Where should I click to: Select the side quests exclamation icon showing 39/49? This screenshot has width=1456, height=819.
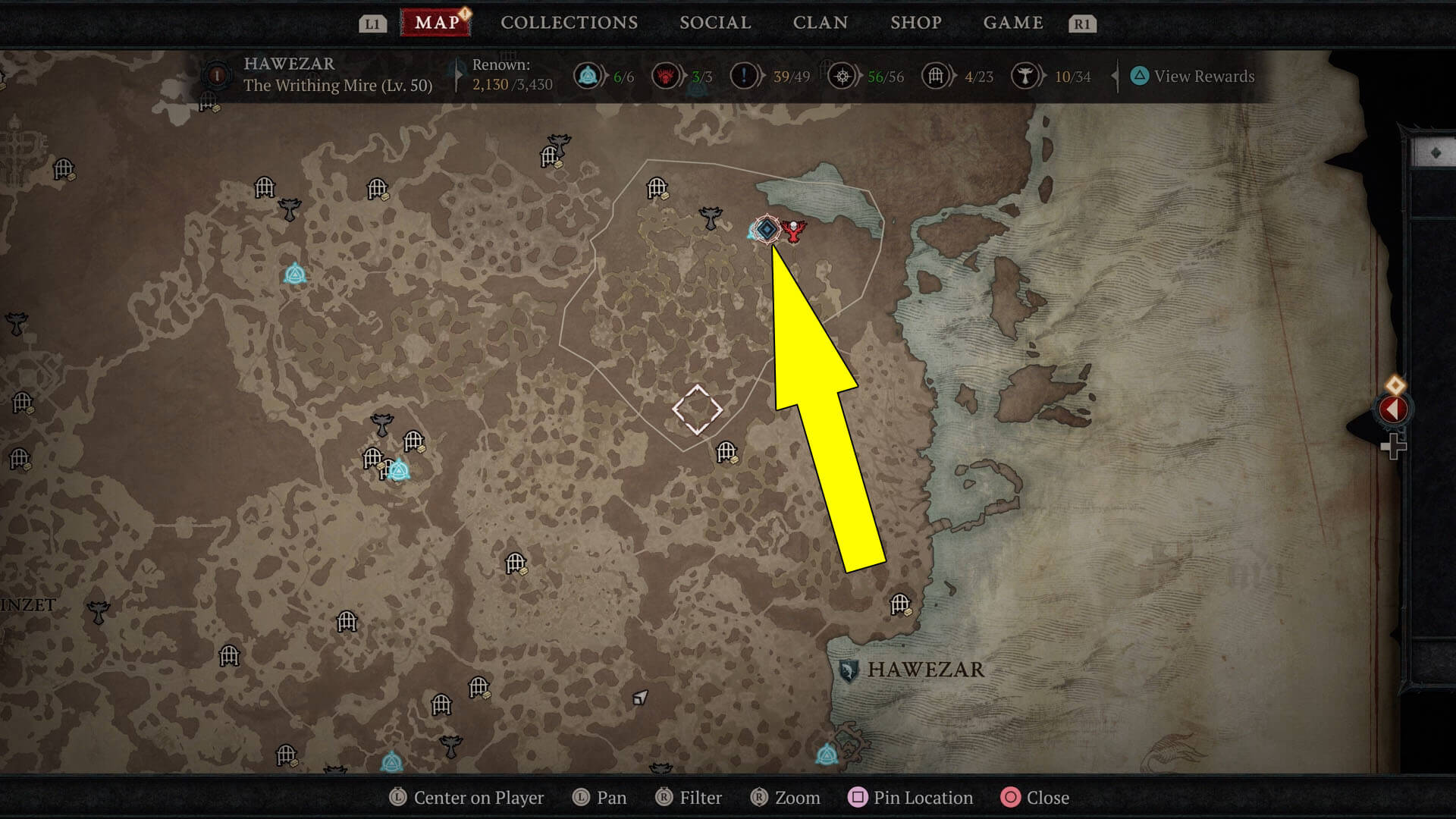745,76
